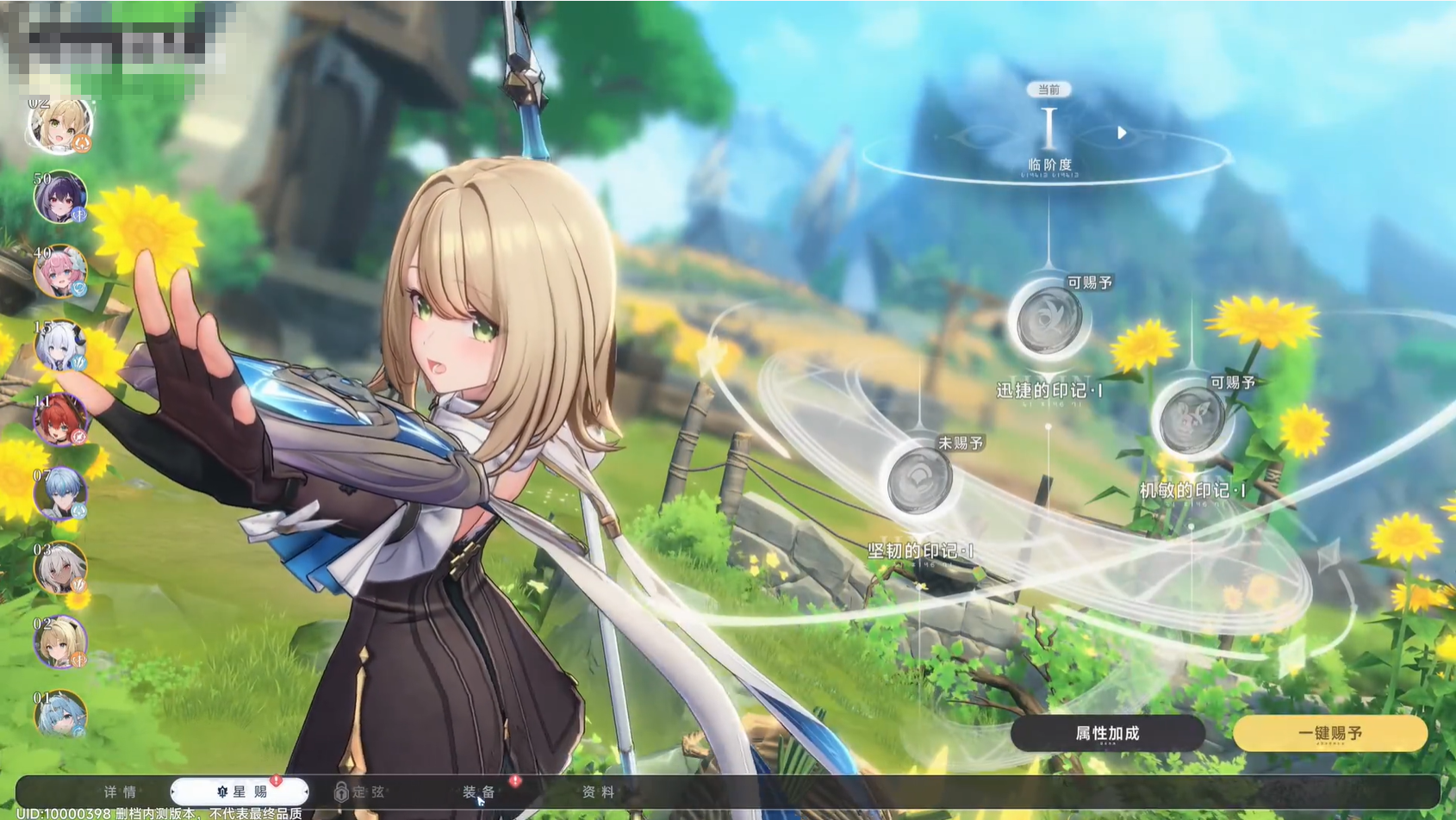Choose the purple-haired level 50 character portrait
Image resolution: width=1456 pixels, height=820 pixels.
(x=60, y=197)
